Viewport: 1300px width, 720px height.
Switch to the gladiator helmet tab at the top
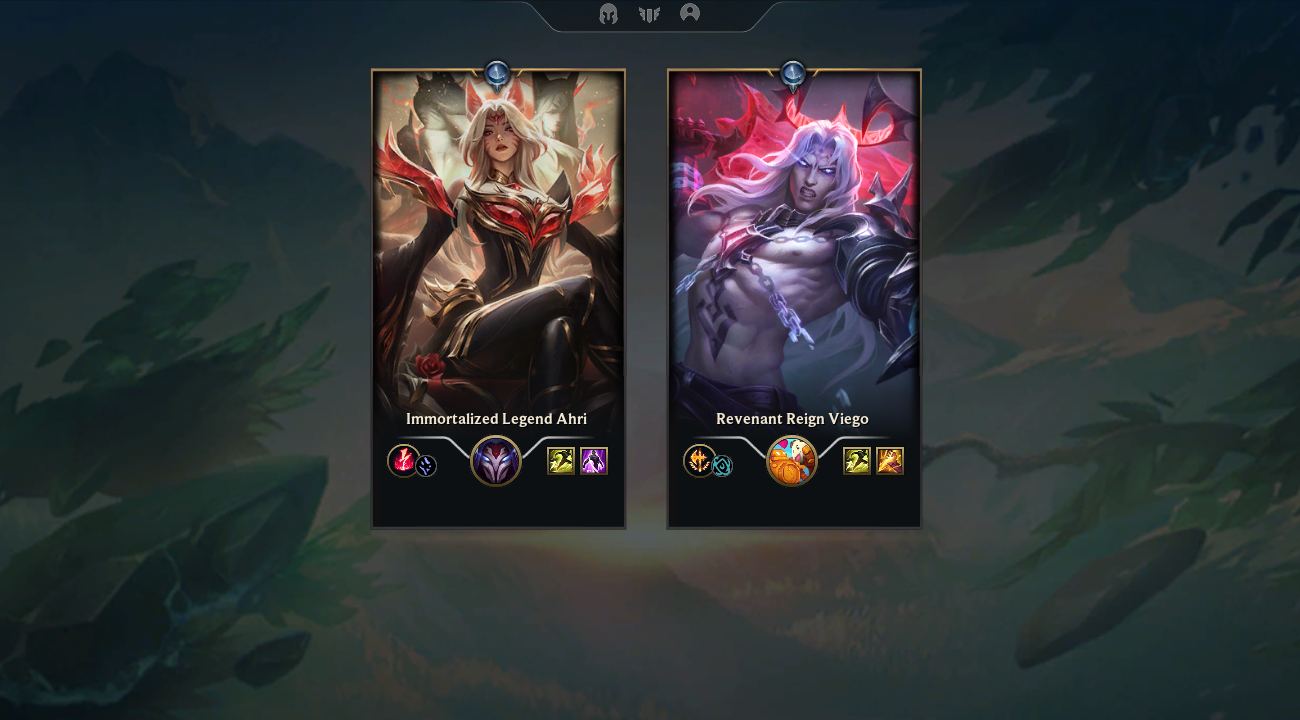pyautogui.click(x=606, y=14)
